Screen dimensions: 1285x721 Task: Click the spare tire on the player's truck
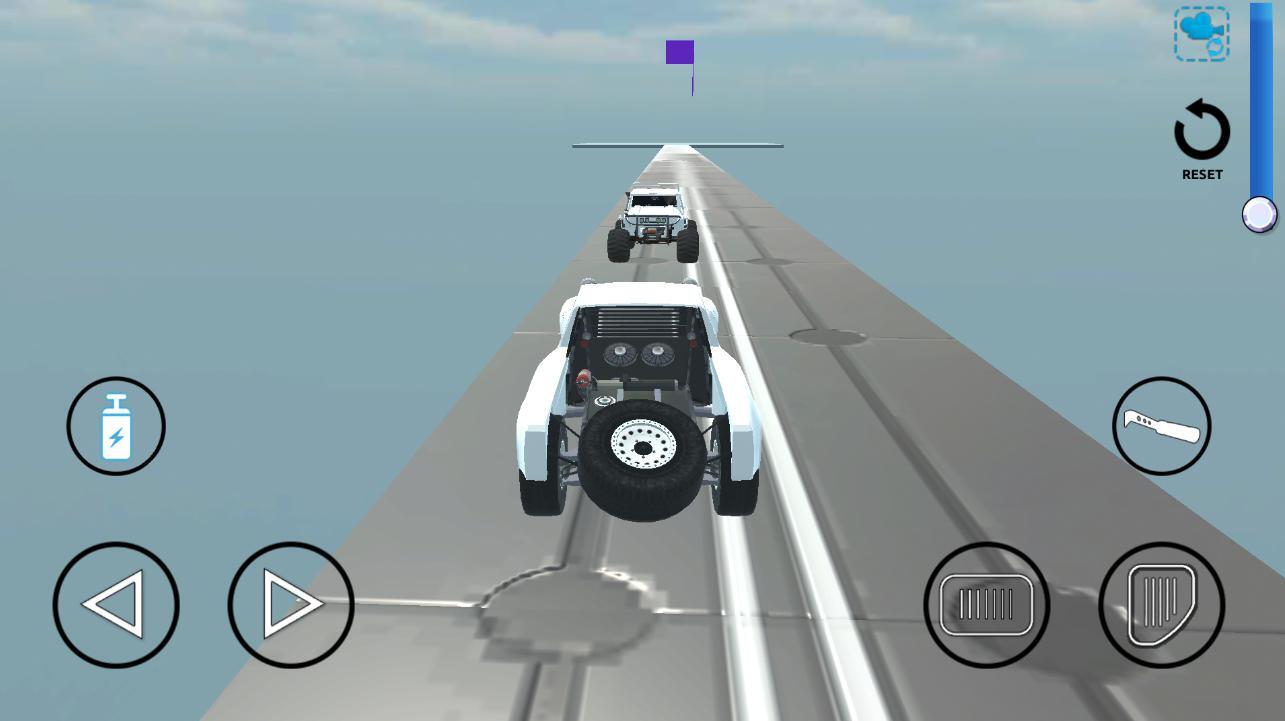645,450
